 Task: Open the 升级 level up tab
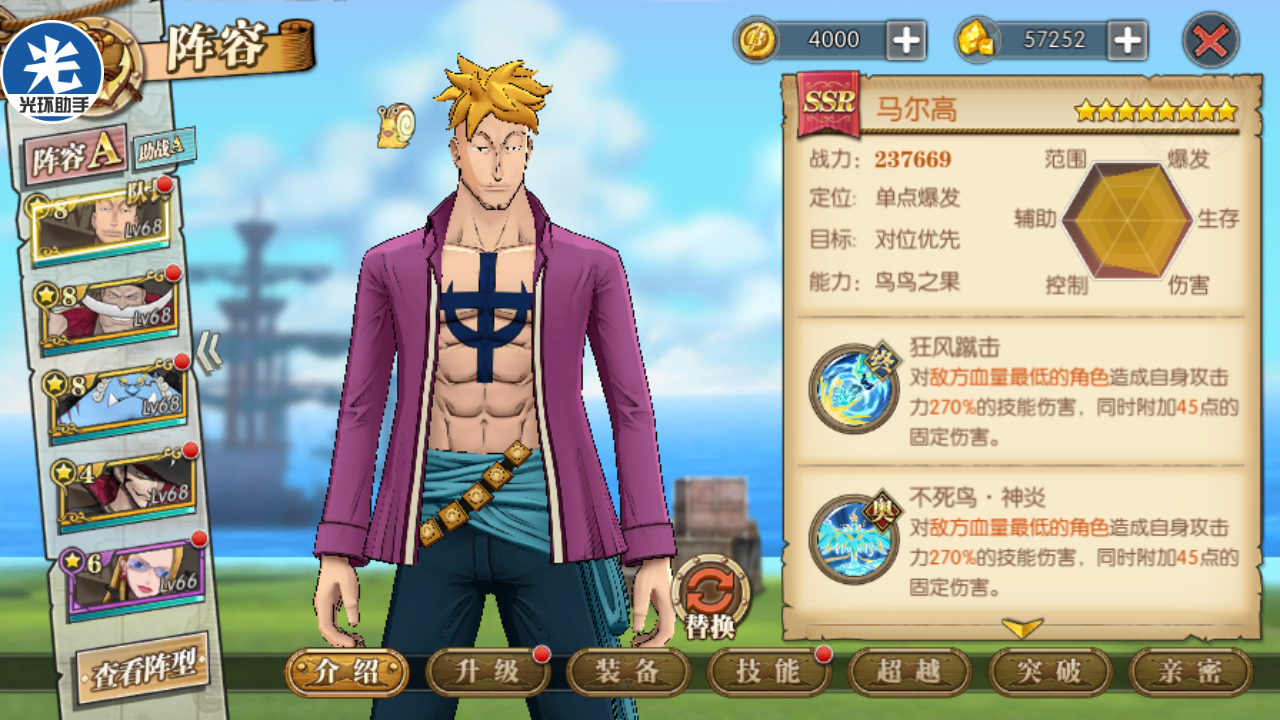(488, 672)
